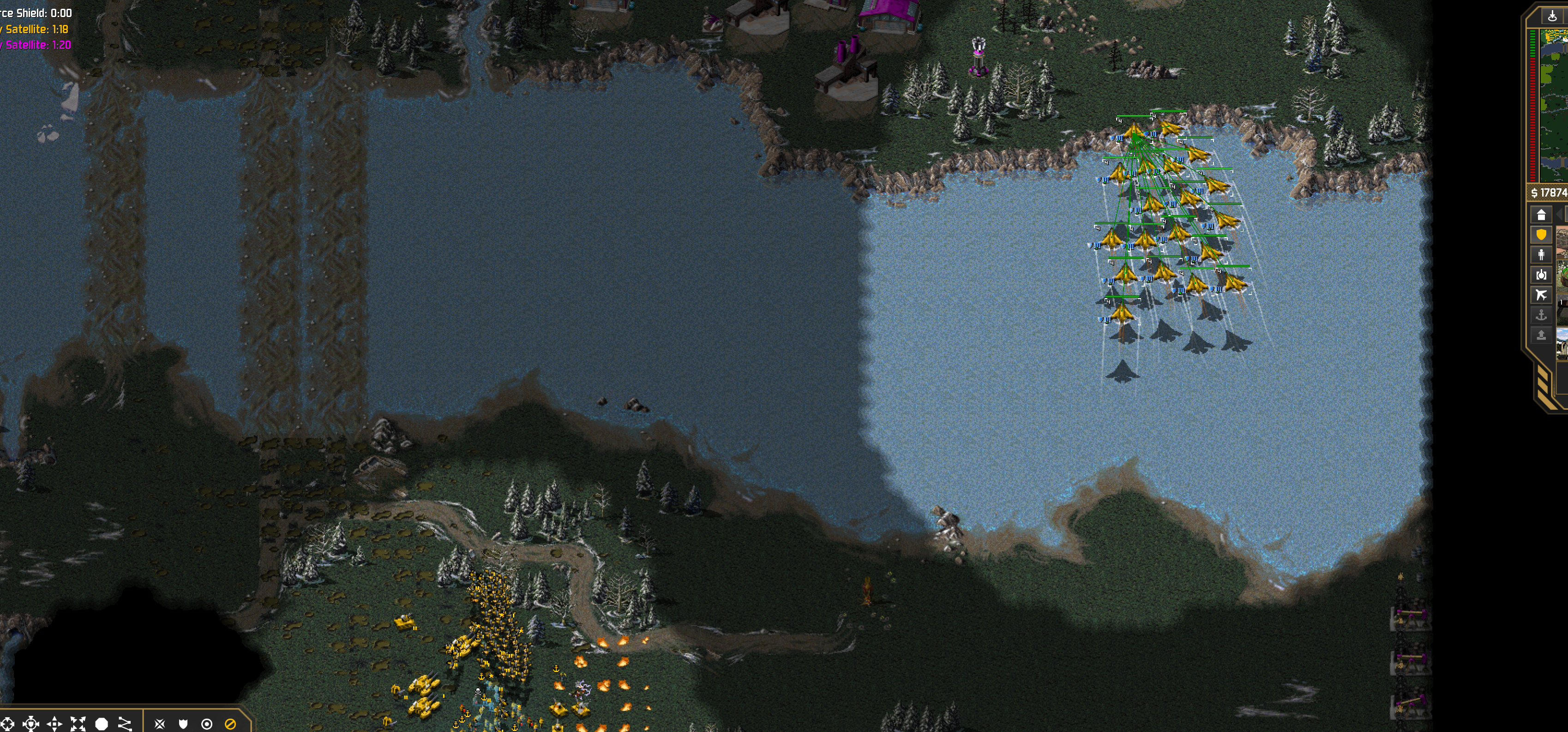Stop selected units with the octagon button
1568x732 pixels.
[x=102, y=724]
